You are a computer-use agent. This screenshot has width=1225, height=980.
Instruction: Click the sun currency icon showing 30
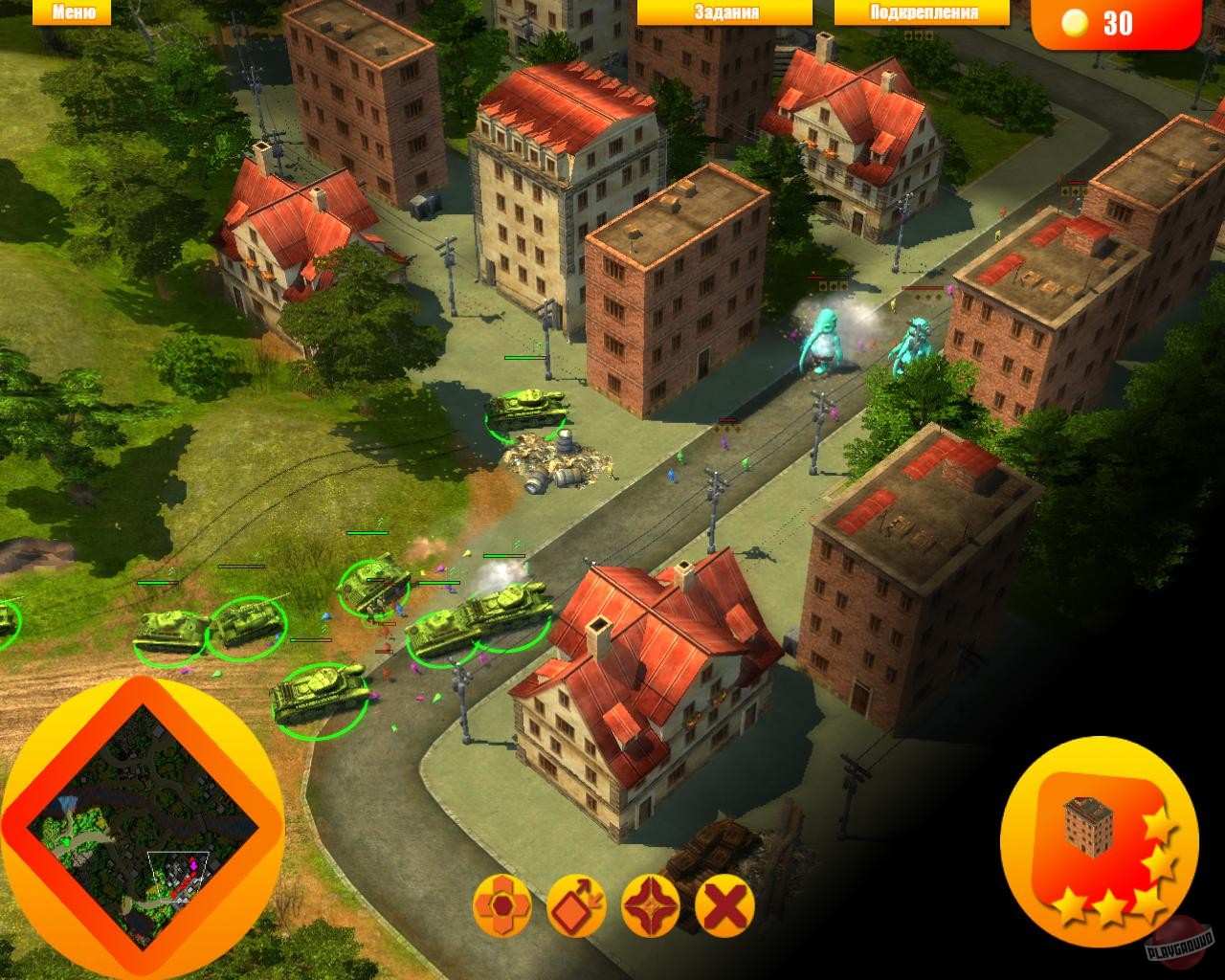click(x=1078, y=21)
